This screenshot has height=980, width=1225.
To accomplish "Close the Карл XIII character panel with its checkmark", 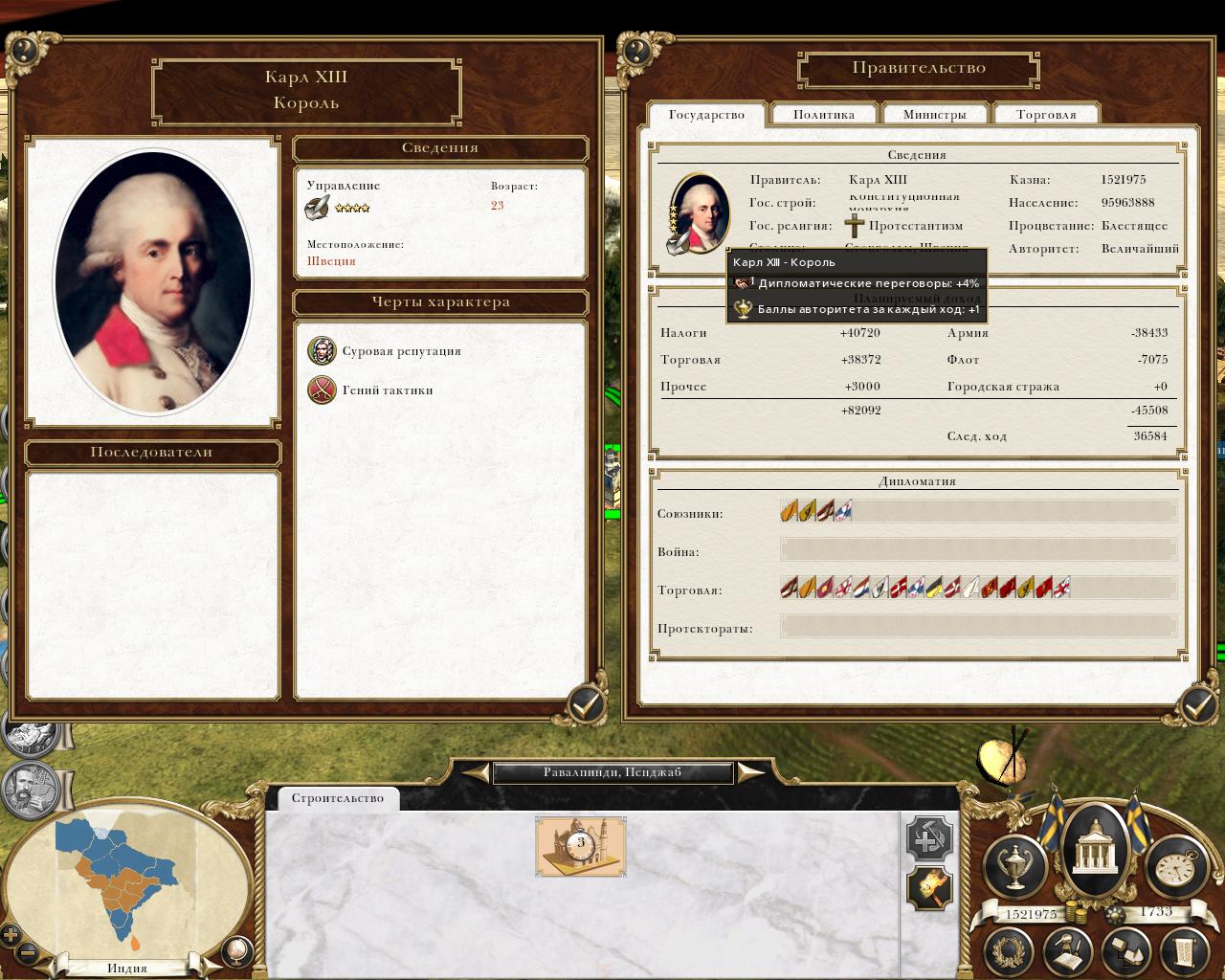I will 586,705.
